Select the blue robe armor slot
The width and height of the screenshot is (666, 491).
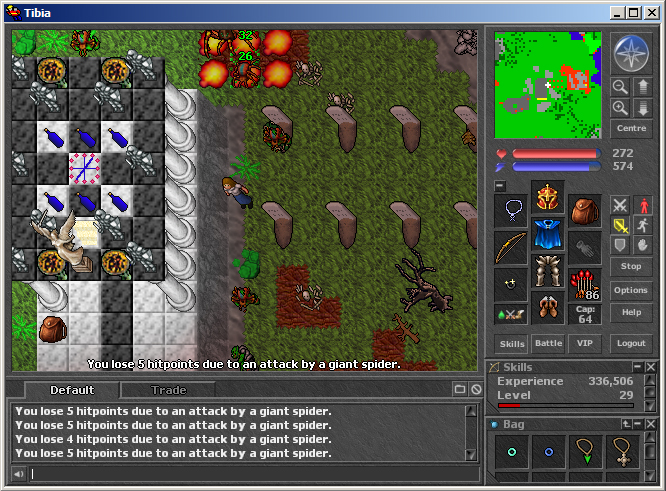pos(548,235)
